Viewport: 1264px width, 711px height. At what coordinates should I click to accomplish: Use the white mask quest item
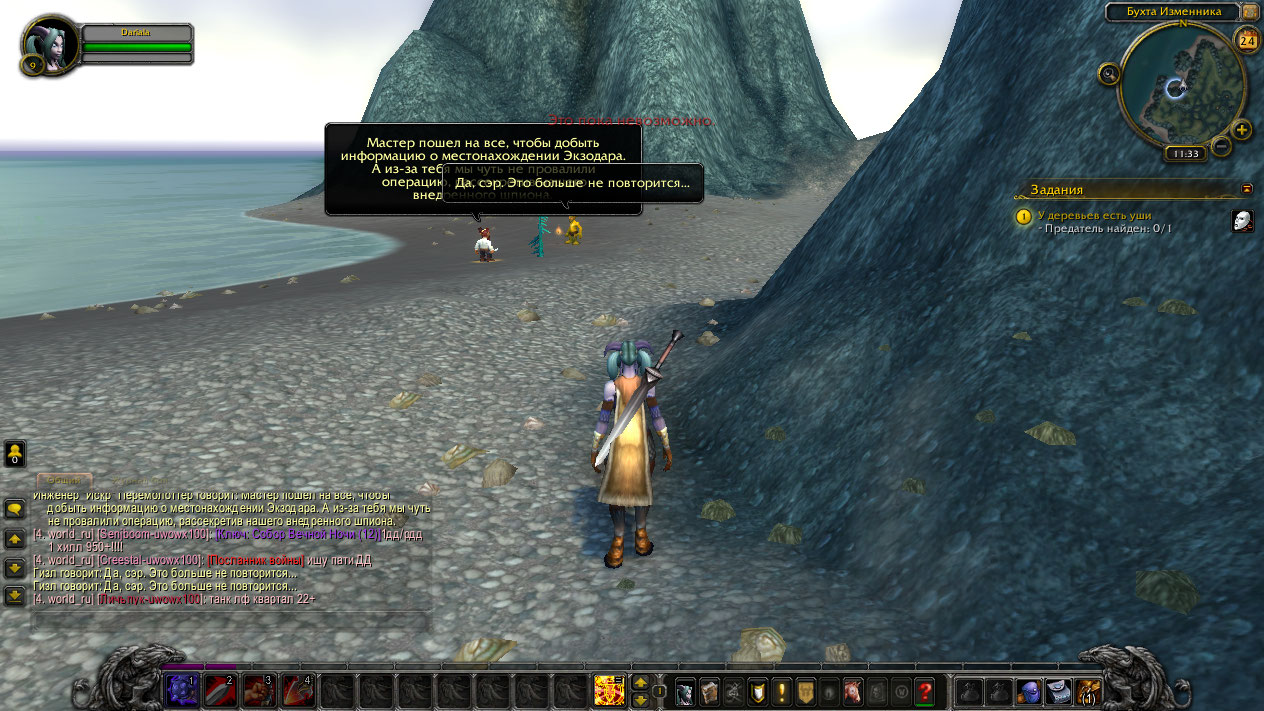pos(1241,221)
